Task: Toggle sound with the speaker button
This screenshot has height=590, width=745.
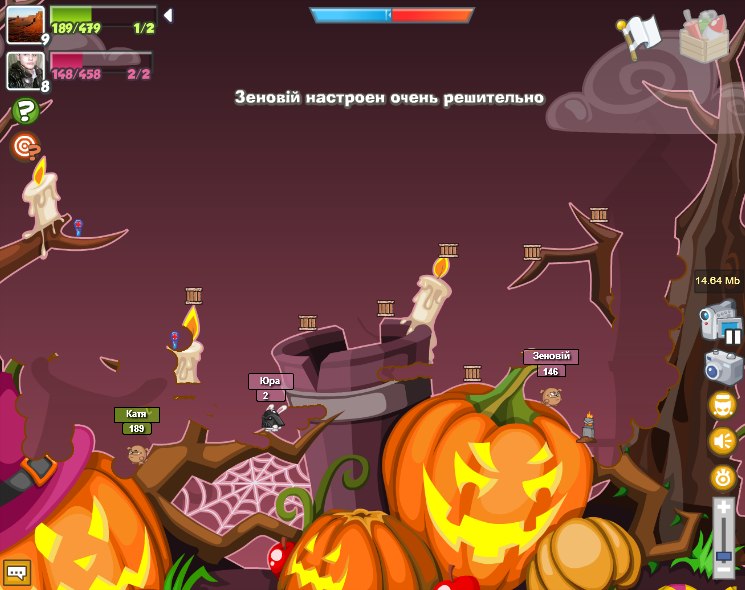Action: point(722,441)
